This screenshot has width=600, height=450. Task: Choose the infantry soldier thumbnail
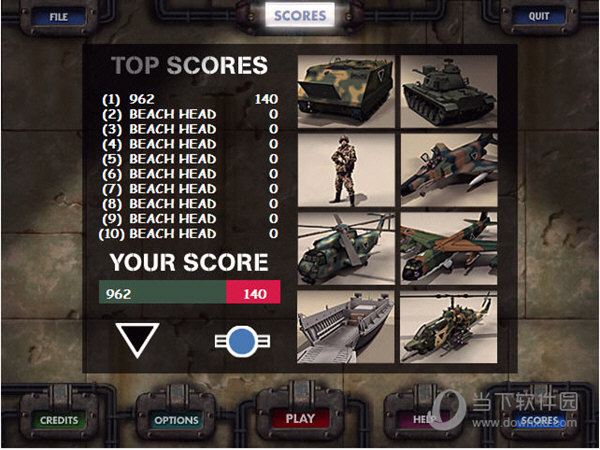[346, 169]
